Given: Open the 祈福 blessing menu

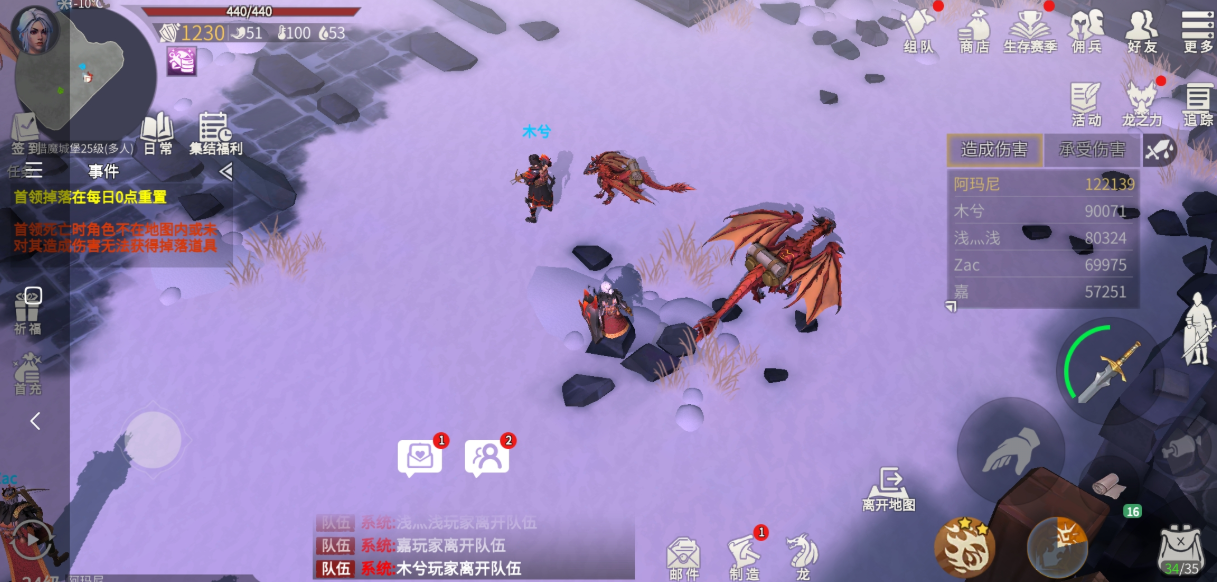Looking at the screenshot, I should (28, 309).
